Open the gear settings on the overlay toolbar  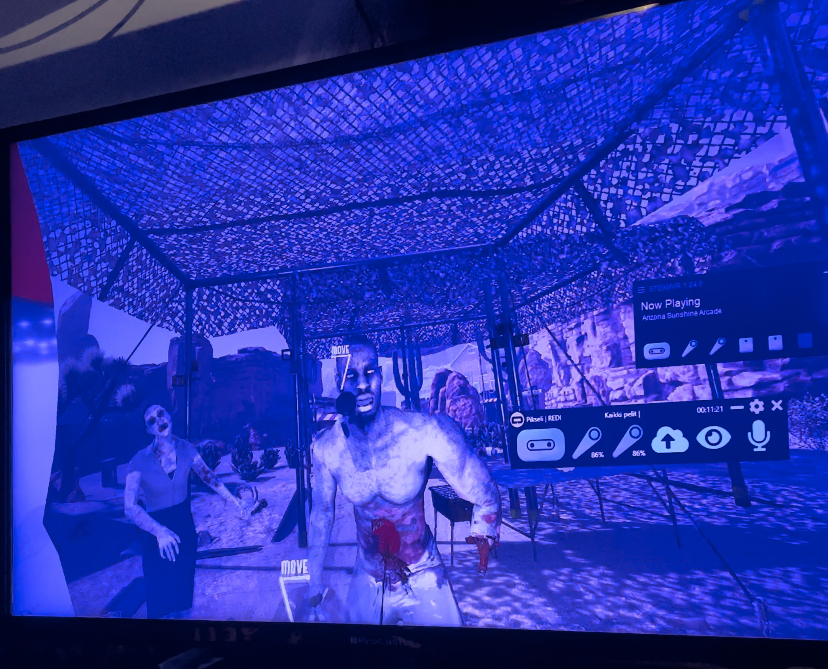pyautogui.click(x=757, y=407)
